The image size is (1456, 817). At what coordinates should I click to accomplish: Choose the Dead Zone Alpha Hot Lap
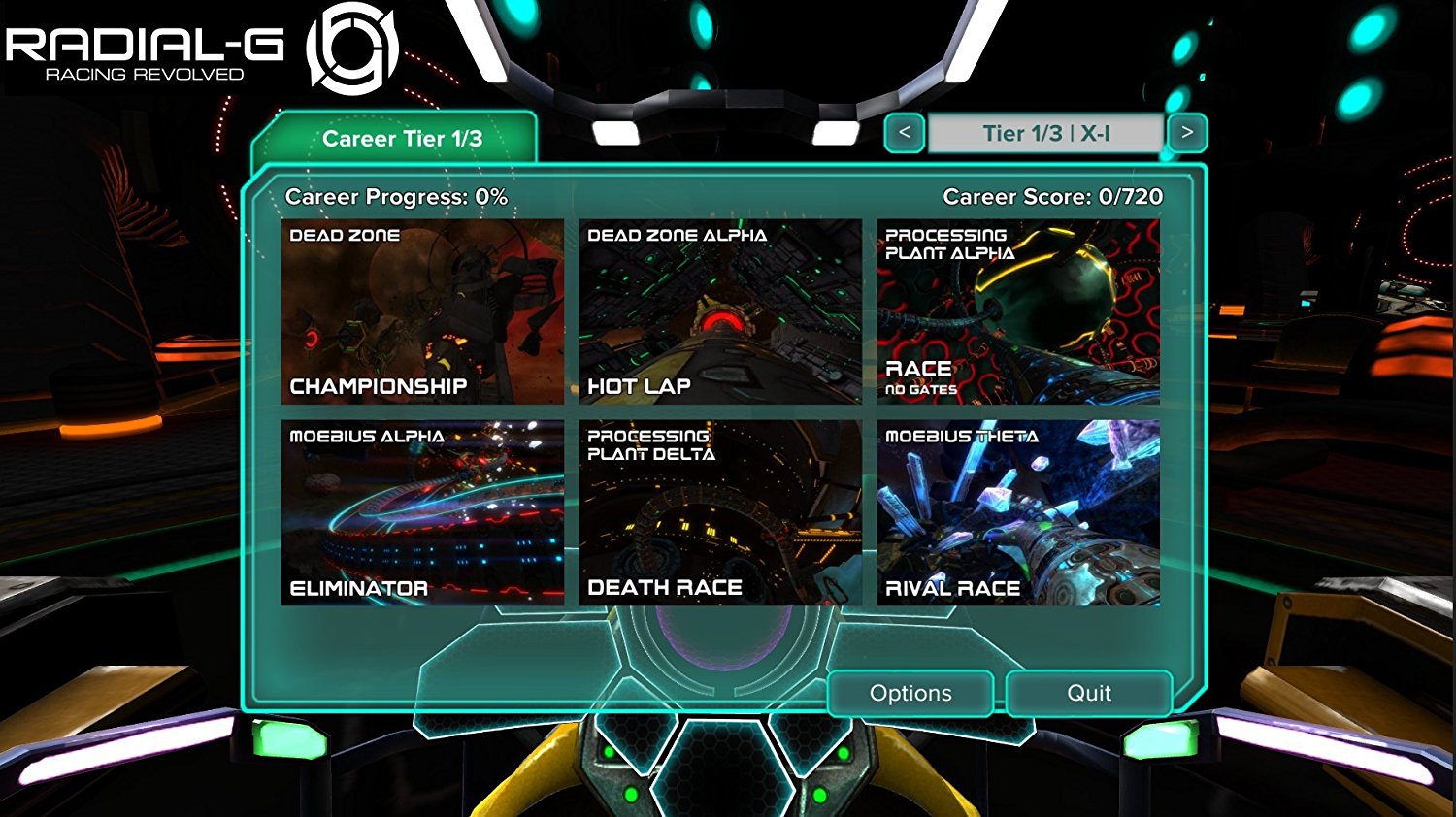pos(720,311)
